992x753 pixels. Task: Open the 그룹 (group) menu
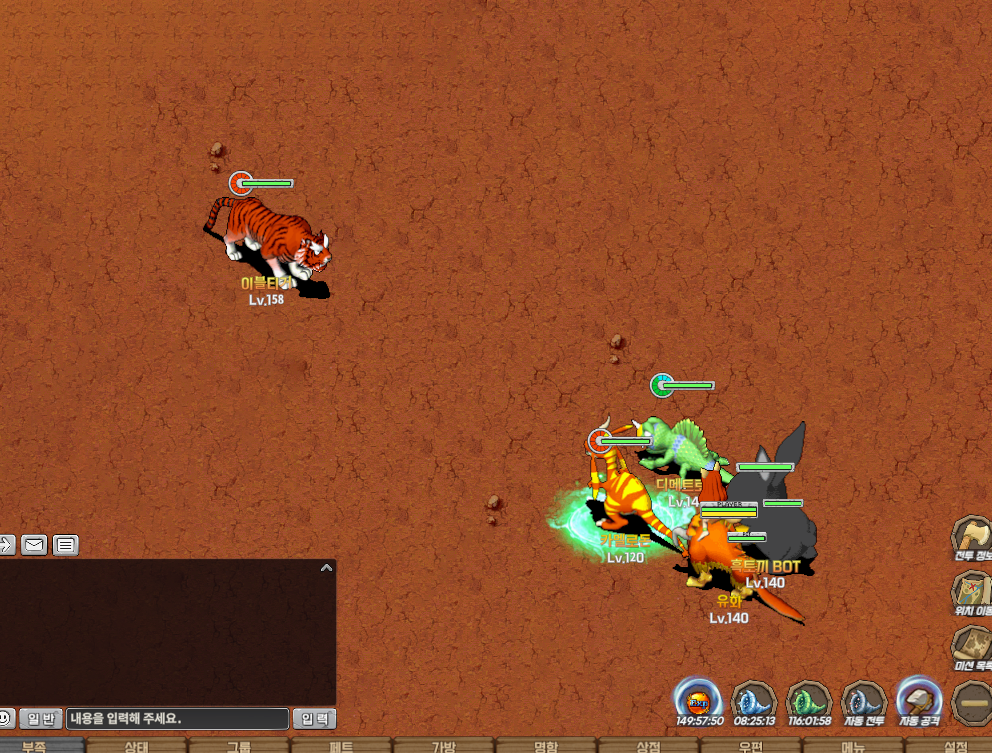(238, 746)
